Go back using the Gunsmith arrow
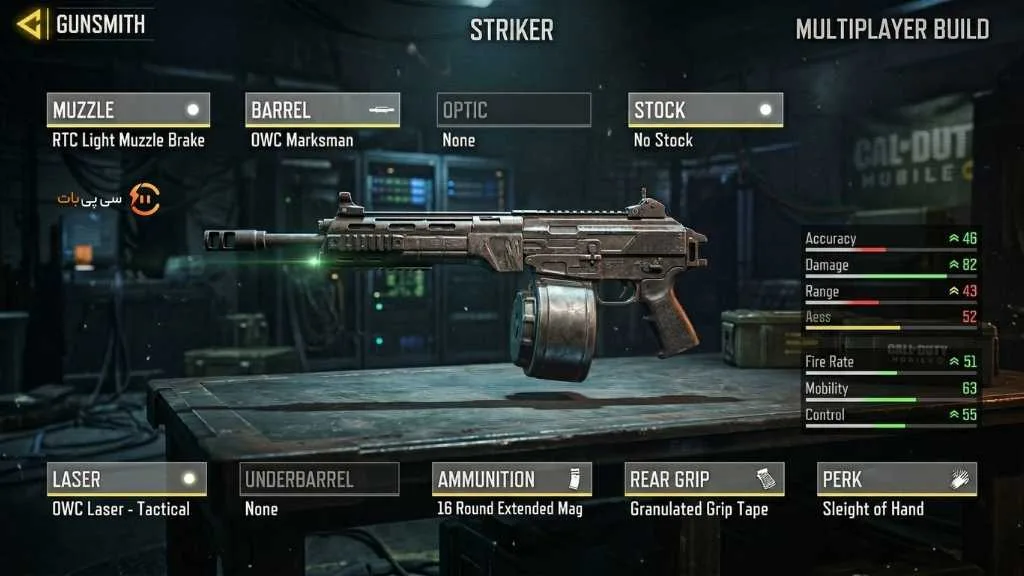The width and height of the screenshot is (1024, 576). tap(31, 24)
